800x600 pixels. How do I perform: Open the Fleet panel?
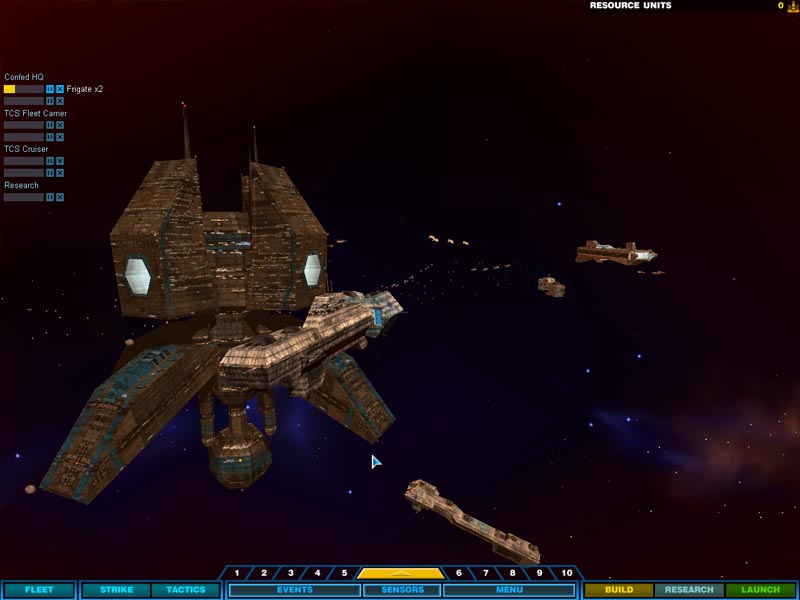38,590
